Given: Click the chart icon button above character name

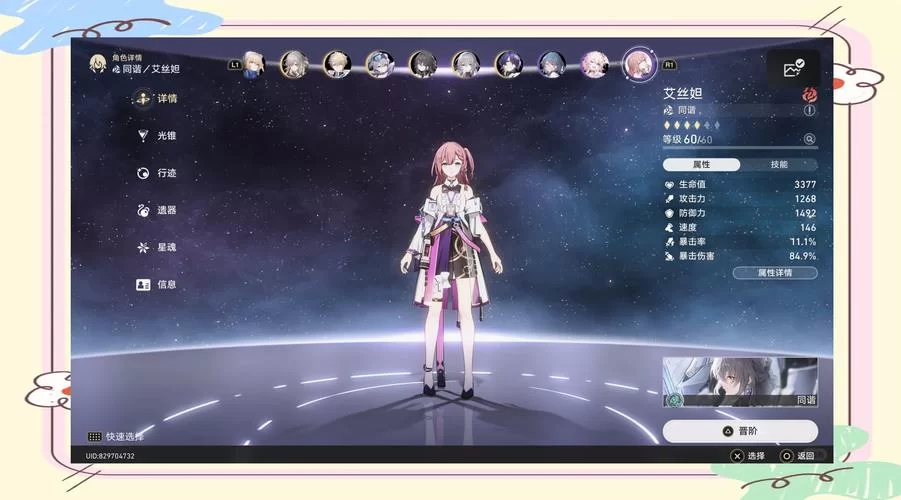Looking at the screenshot, I should click(x=794, y=68).
